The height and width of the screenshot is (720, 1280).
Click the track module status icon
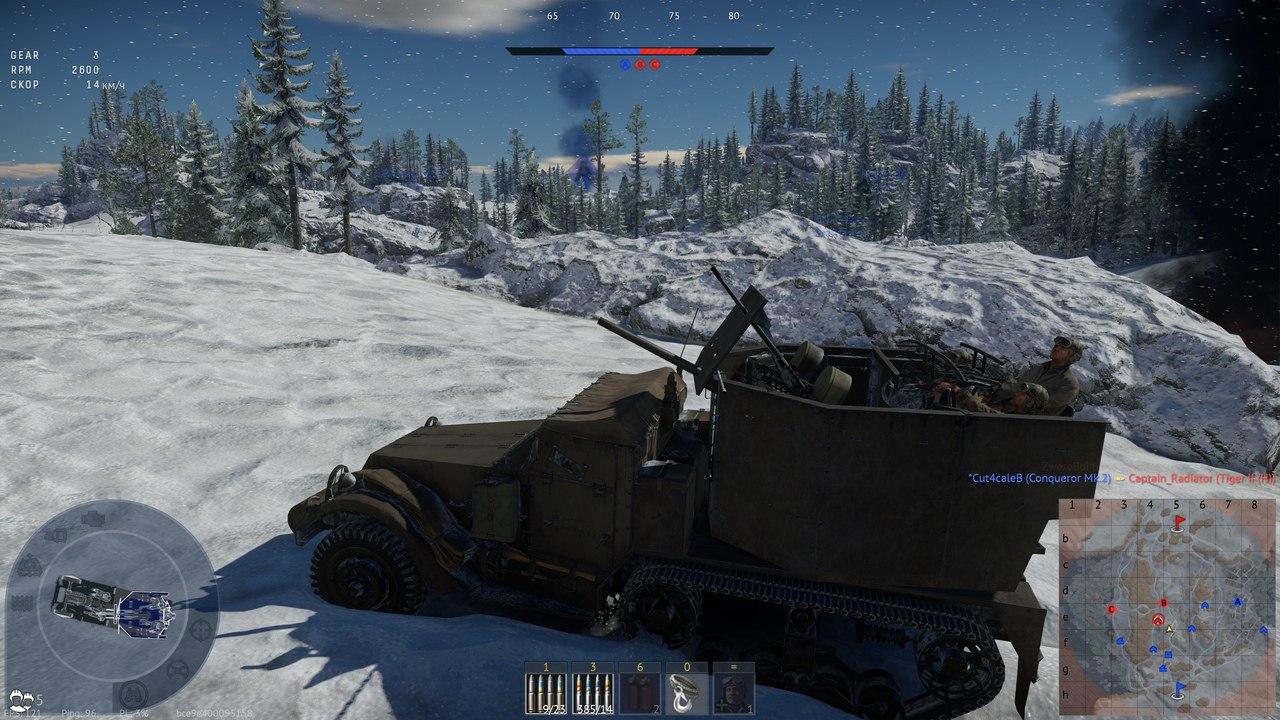click(22, 602)
